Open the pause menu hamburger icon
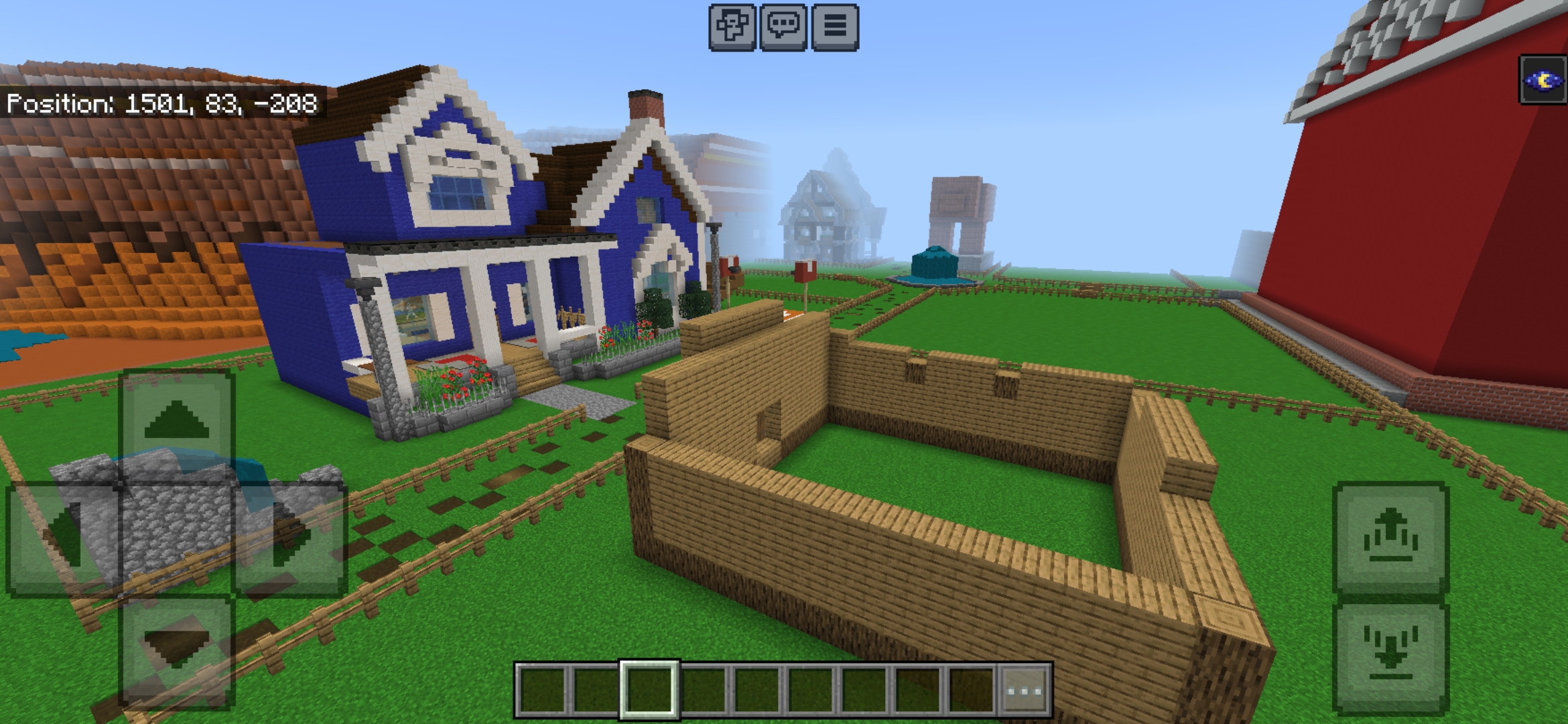Screen dimensions: 1568x724 (x=836, y=28)
